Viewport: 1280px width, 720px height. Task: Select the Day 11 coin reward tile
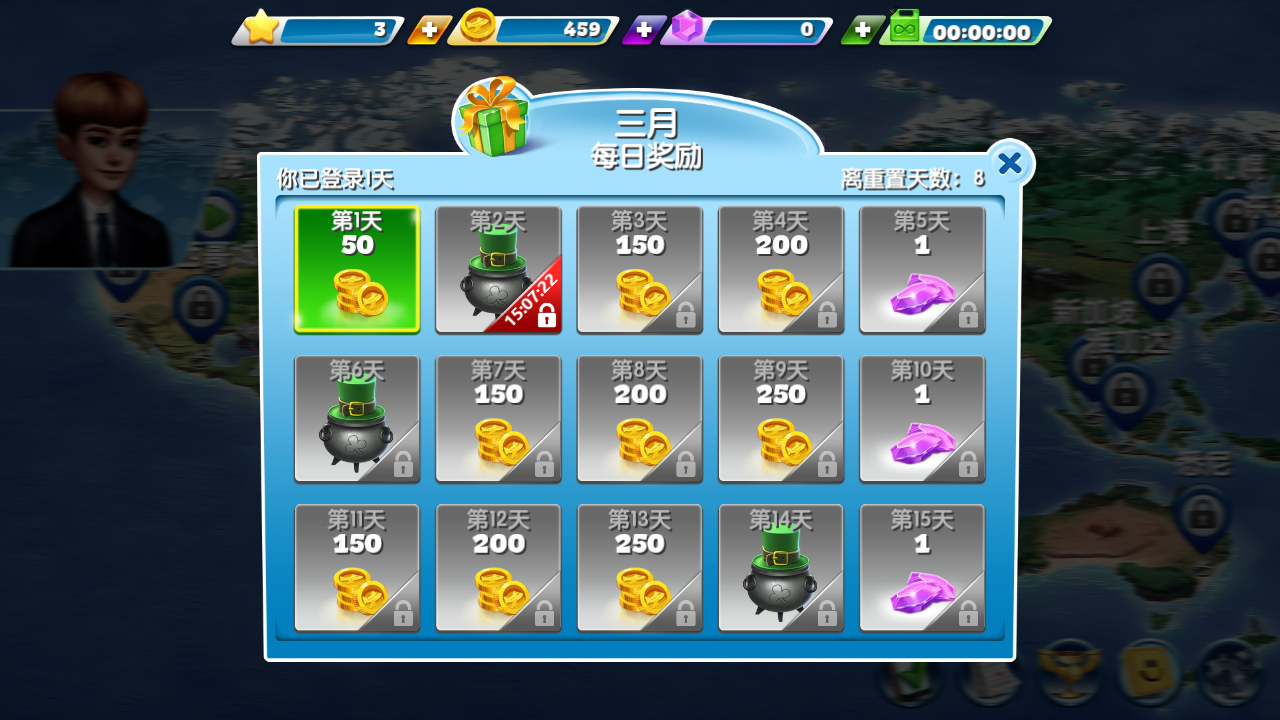click(x=357, y=567)
